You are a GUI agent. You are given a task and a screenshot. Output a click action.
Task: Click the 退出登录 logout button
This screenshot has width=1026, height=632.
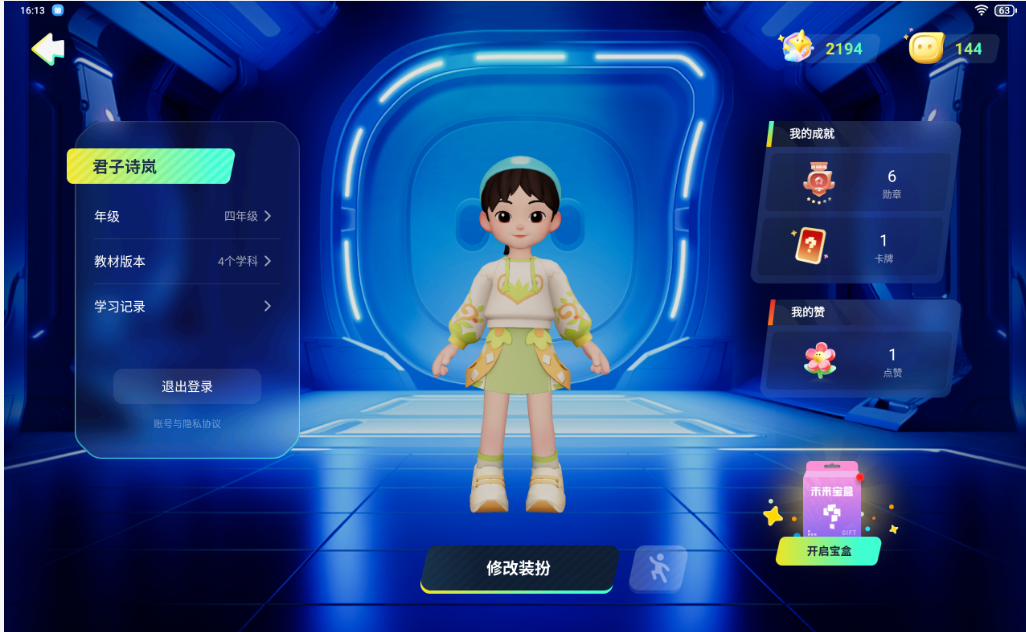[x=187, y=386]
